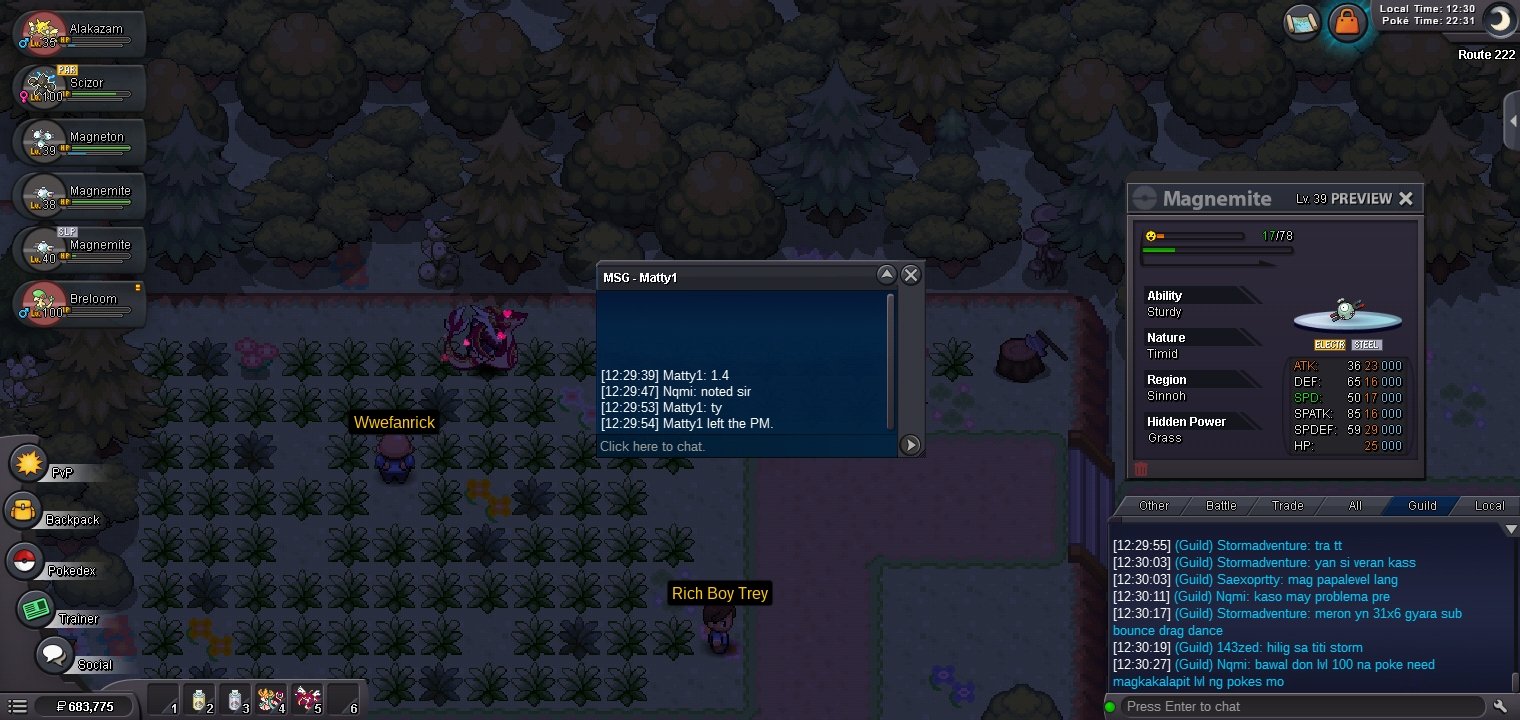
Task: Select Alakazam in the party list
Action: pyautogui.click(x=78, y=33)
